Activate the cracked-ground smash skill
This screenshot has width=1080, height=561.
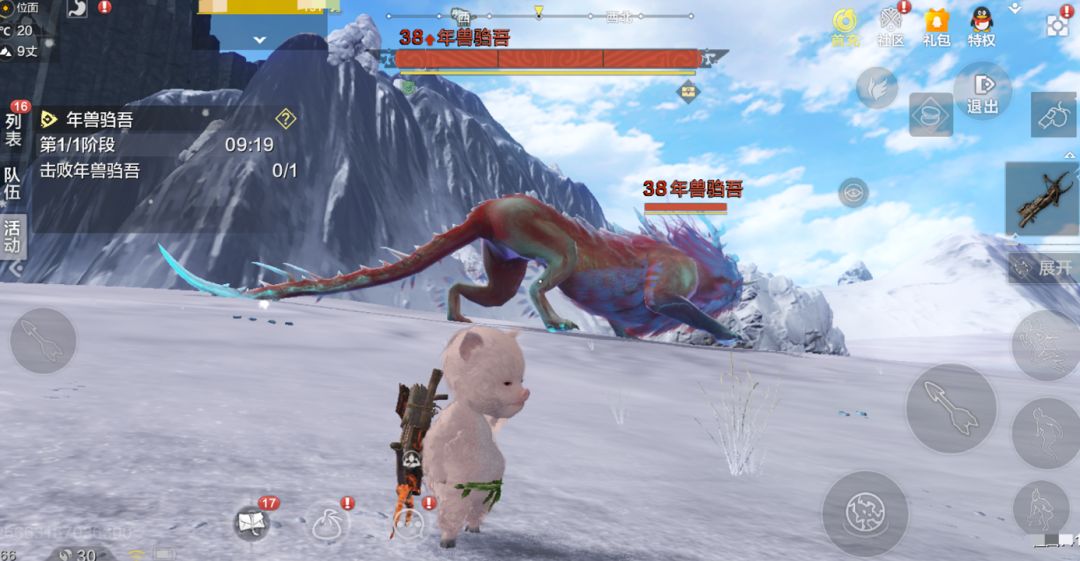(x=864, y=514)
